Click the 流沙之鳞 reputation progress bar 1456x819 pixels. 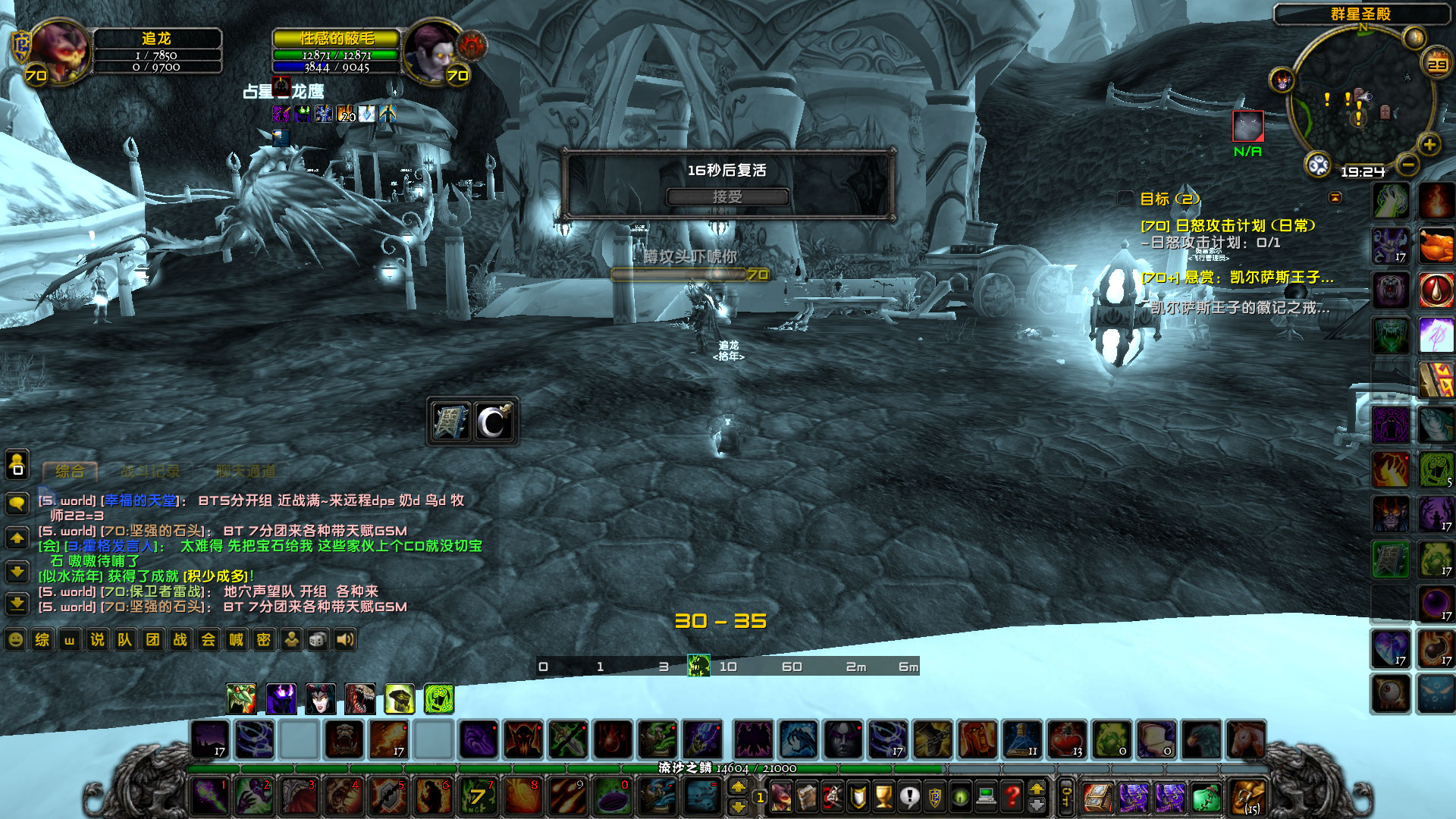728,767
